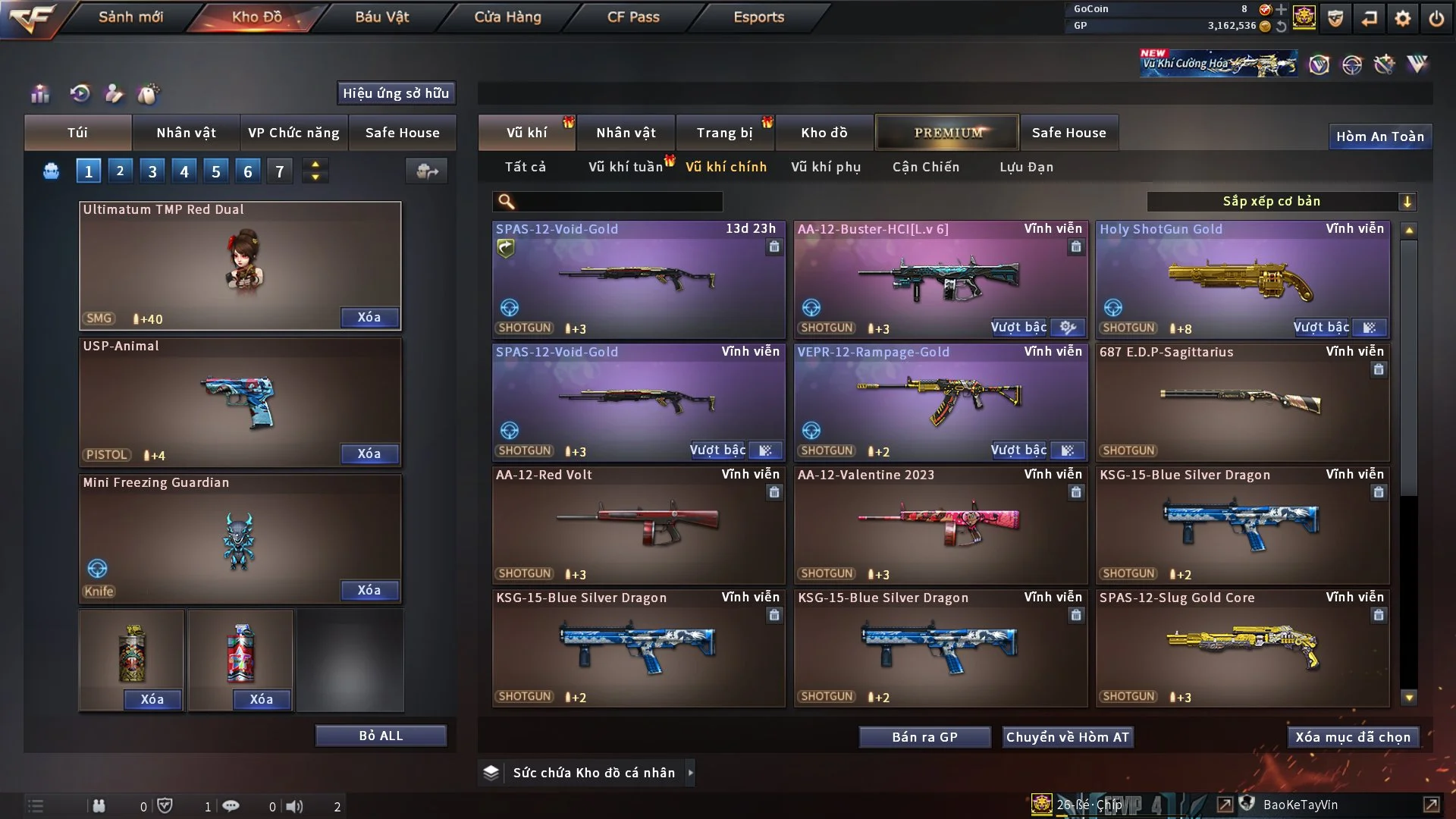Open the Hòm An Toàn safe box
The width and height of the screenshot is (1456, 819).
(x=1379, y=136)
